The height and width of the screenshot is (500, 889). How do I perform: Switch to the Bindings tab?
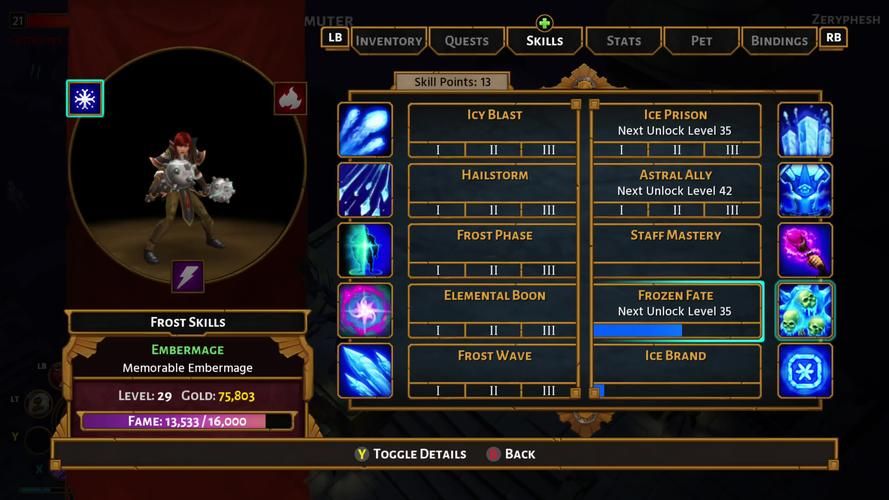point(779,41)
